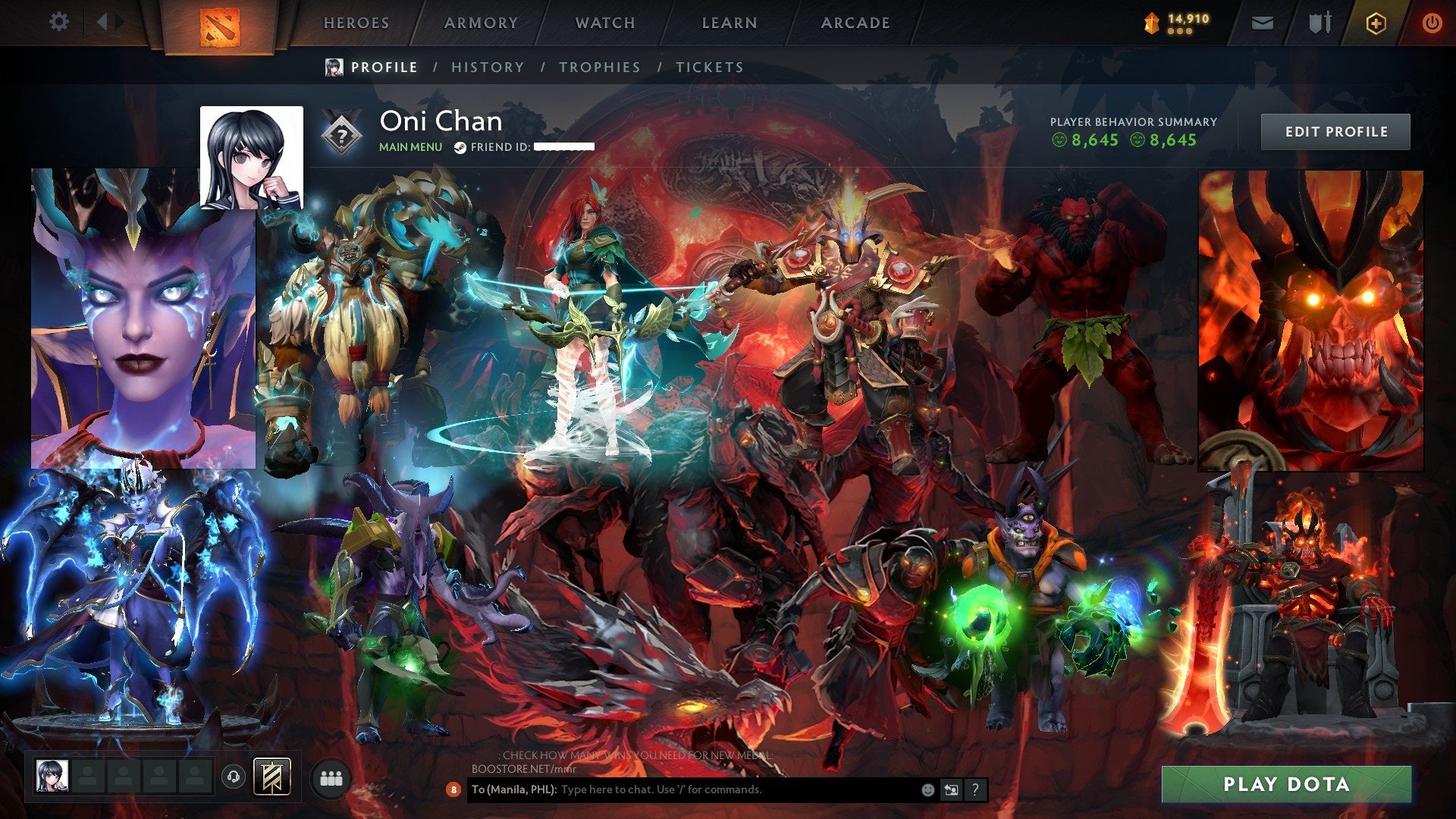Switch to the HISTORY tab
The image size is (1456, 819).
(487, 67)
